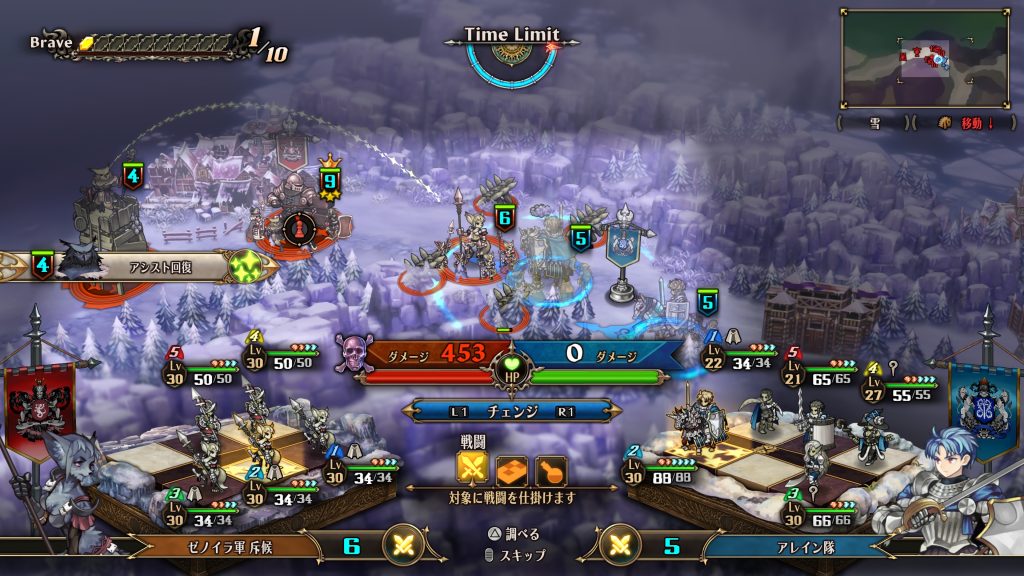Select the level 6 enemy unit badge
Screen dimensions: 1024x576
[504, 217]
